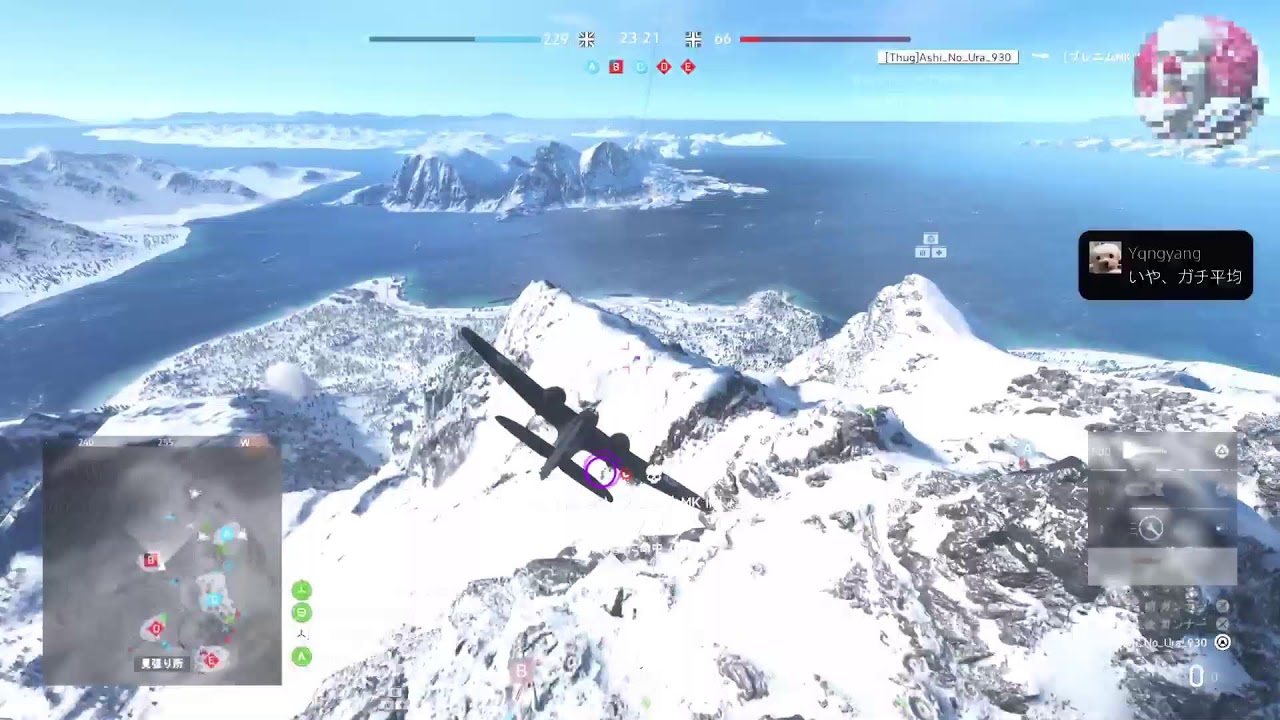This screenshot has width=1280, height=720.
Task: Click the D capture point on the minimap
Action: [155, 629]
